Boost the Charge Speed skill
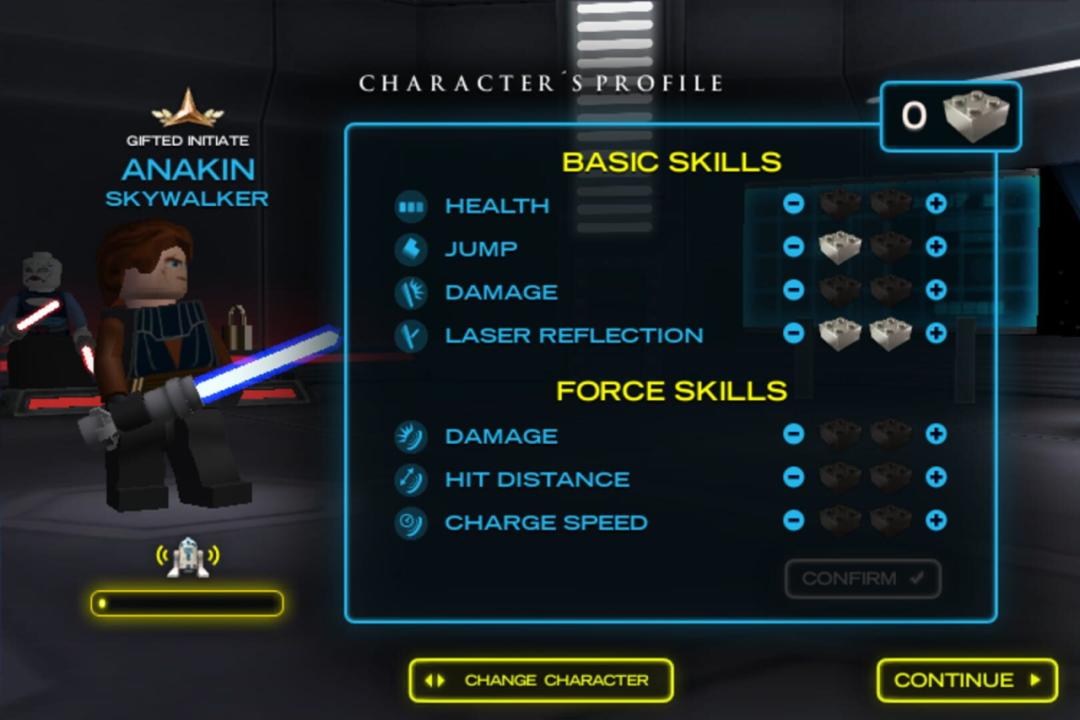Screen dimensions: 1080x720 point(936,520)
